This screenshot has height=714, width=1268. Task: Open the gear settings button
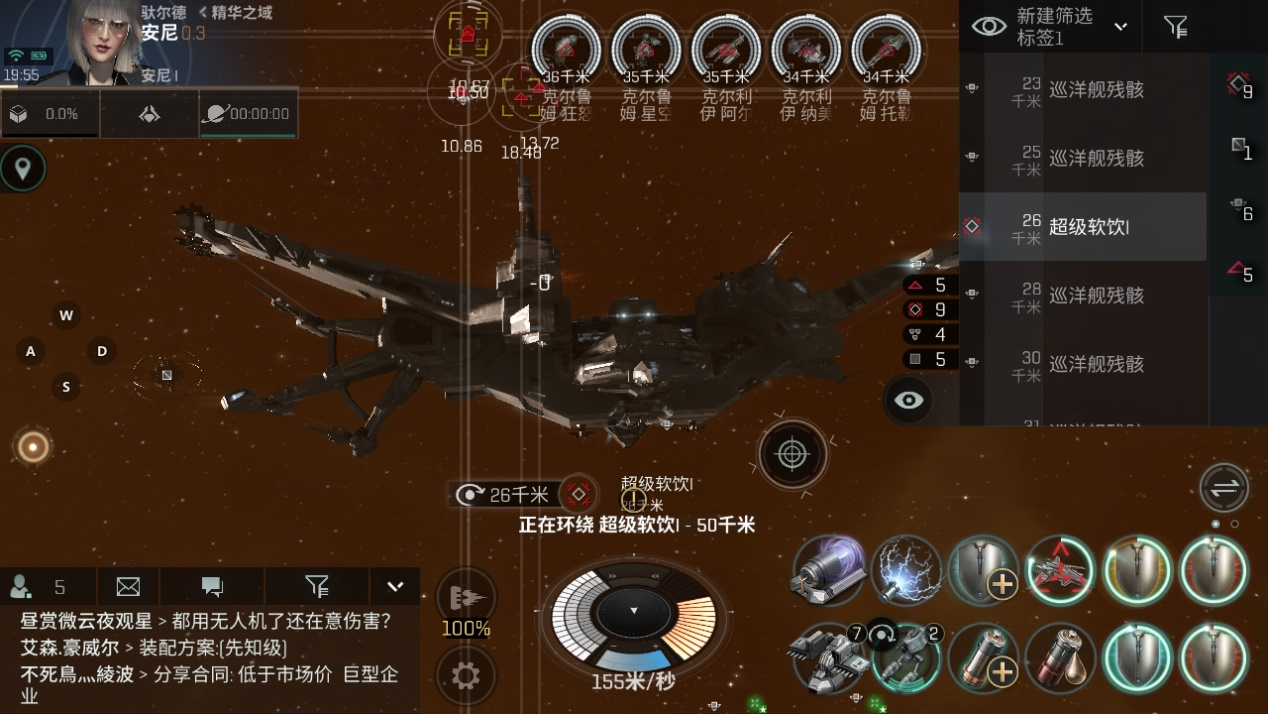click(x=465, y=676)
